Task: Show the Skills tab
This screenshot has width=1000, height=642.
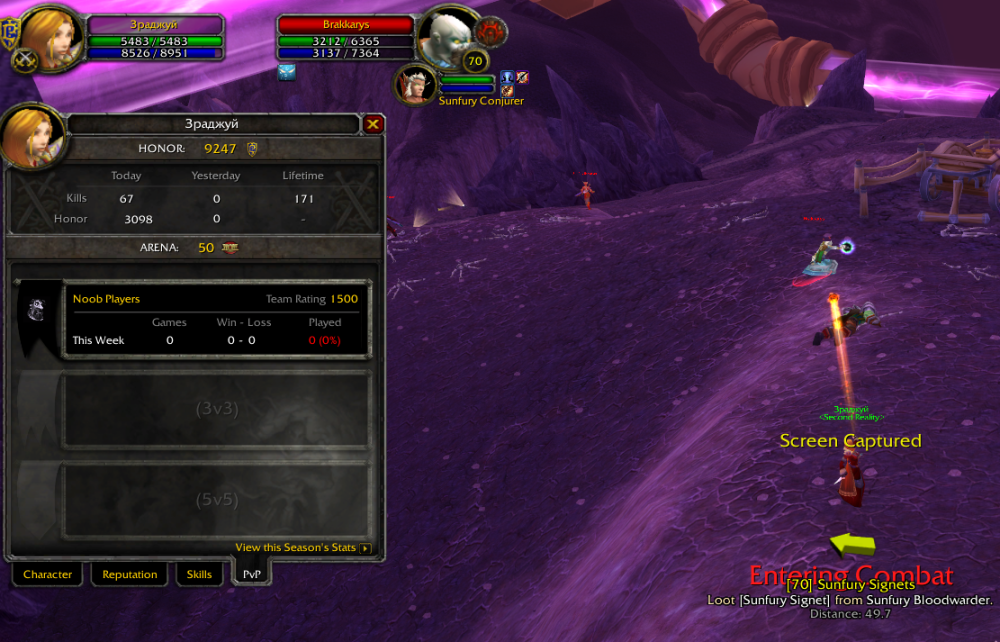Action: (x=199, y=575)
